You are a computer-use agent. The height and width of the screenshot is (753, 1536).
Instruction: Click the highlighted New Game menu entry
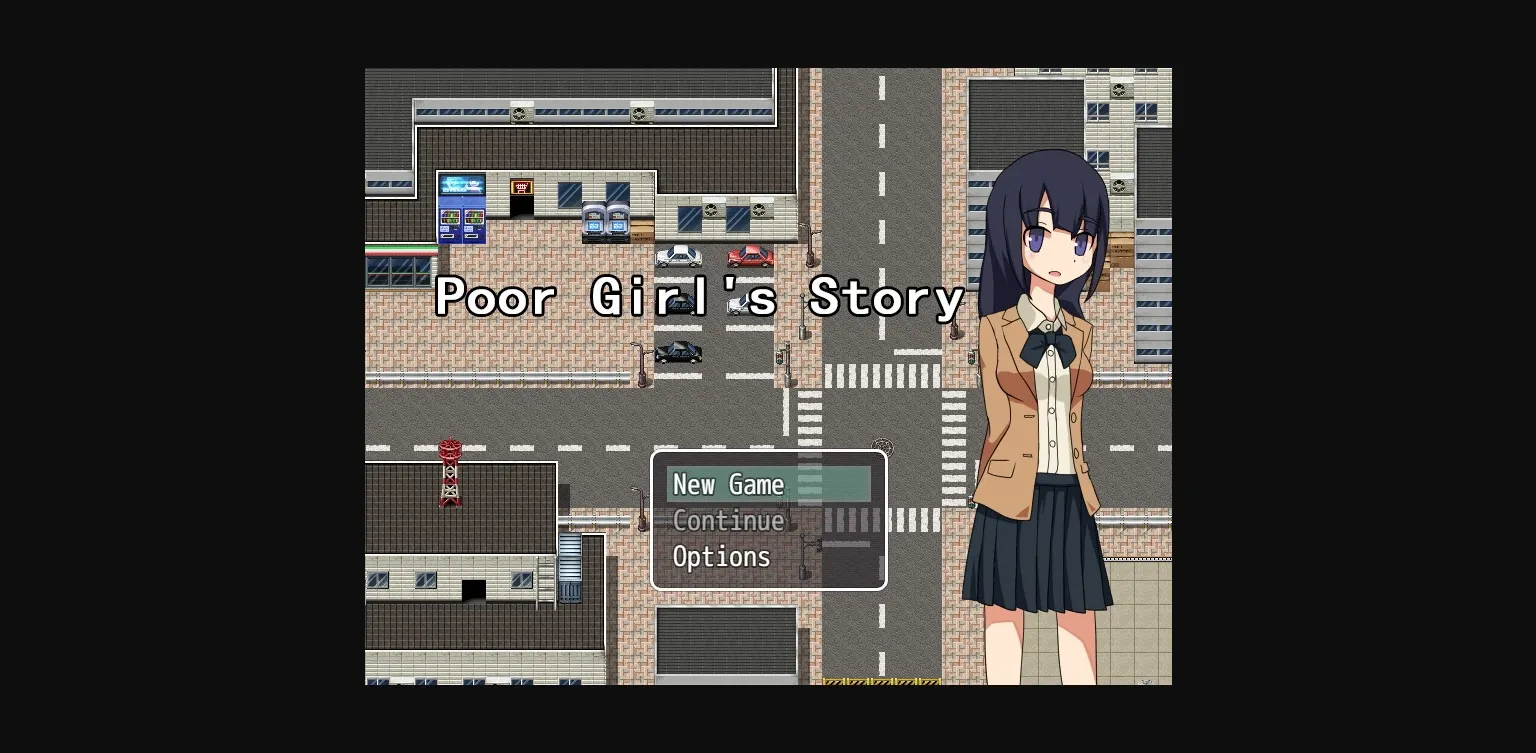click(x=727, y=484)
